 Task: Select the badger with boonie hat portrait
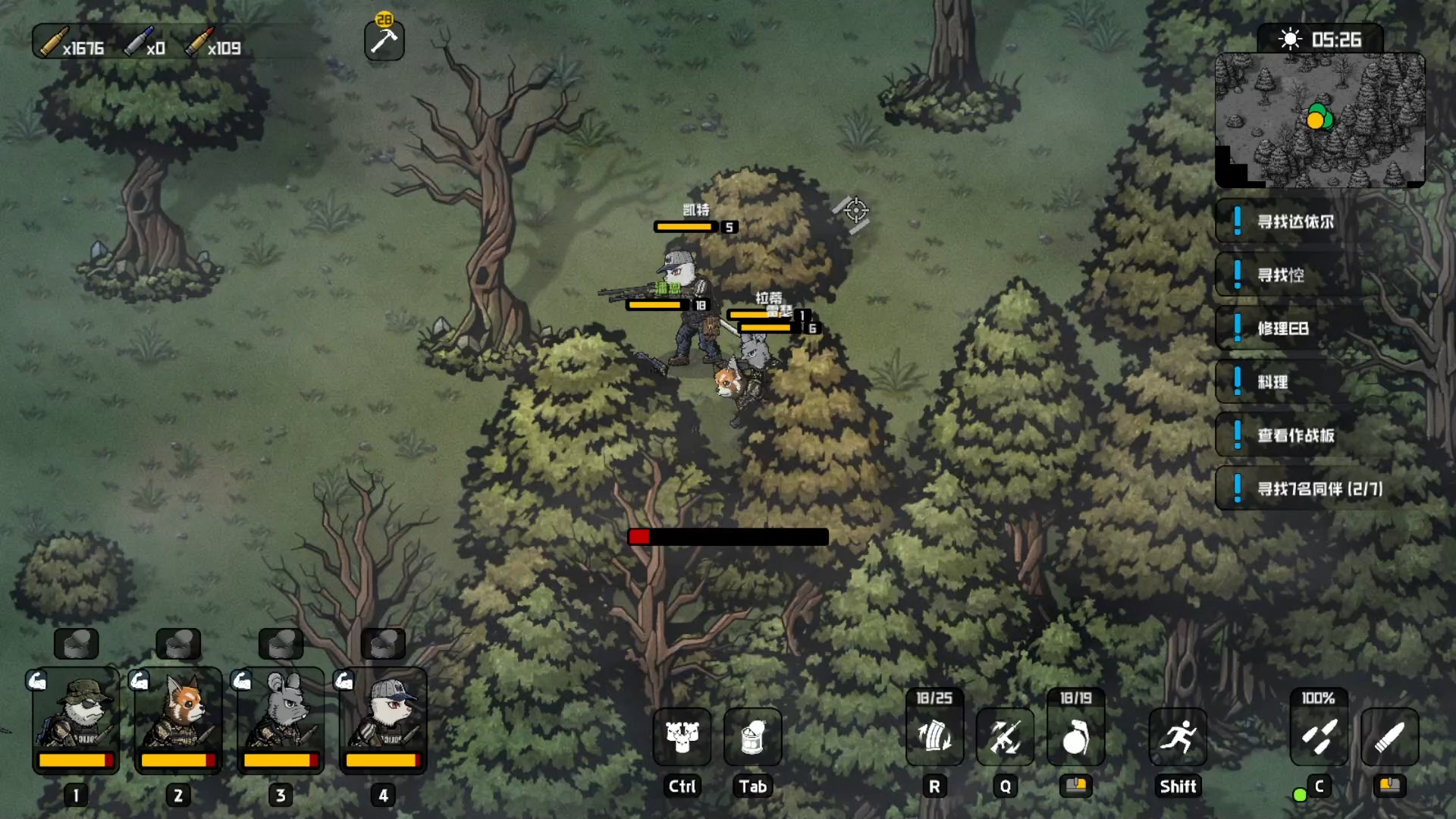[x=76, y=717]
